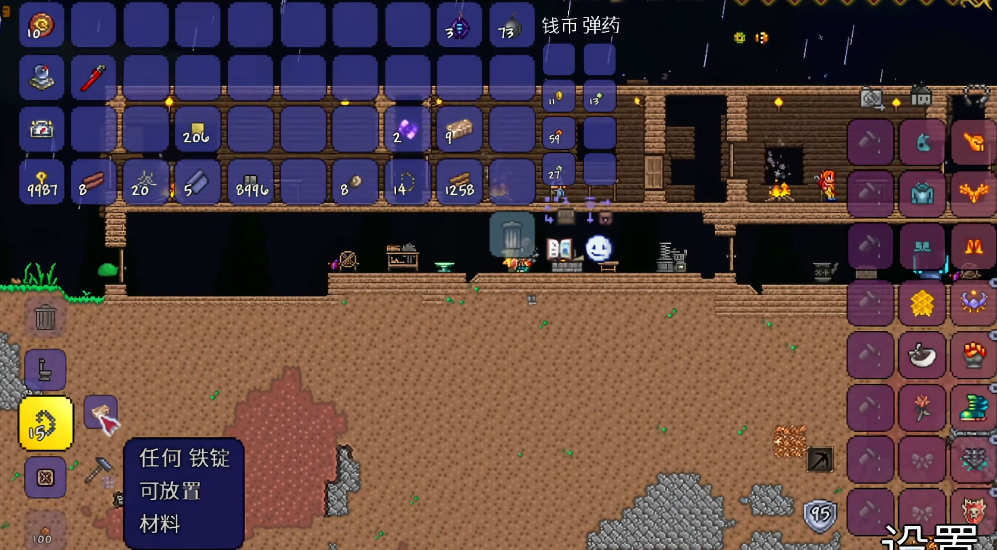Select the bomb stack of 73
This screenshot has width=997, height=550.
coord(512,27)
